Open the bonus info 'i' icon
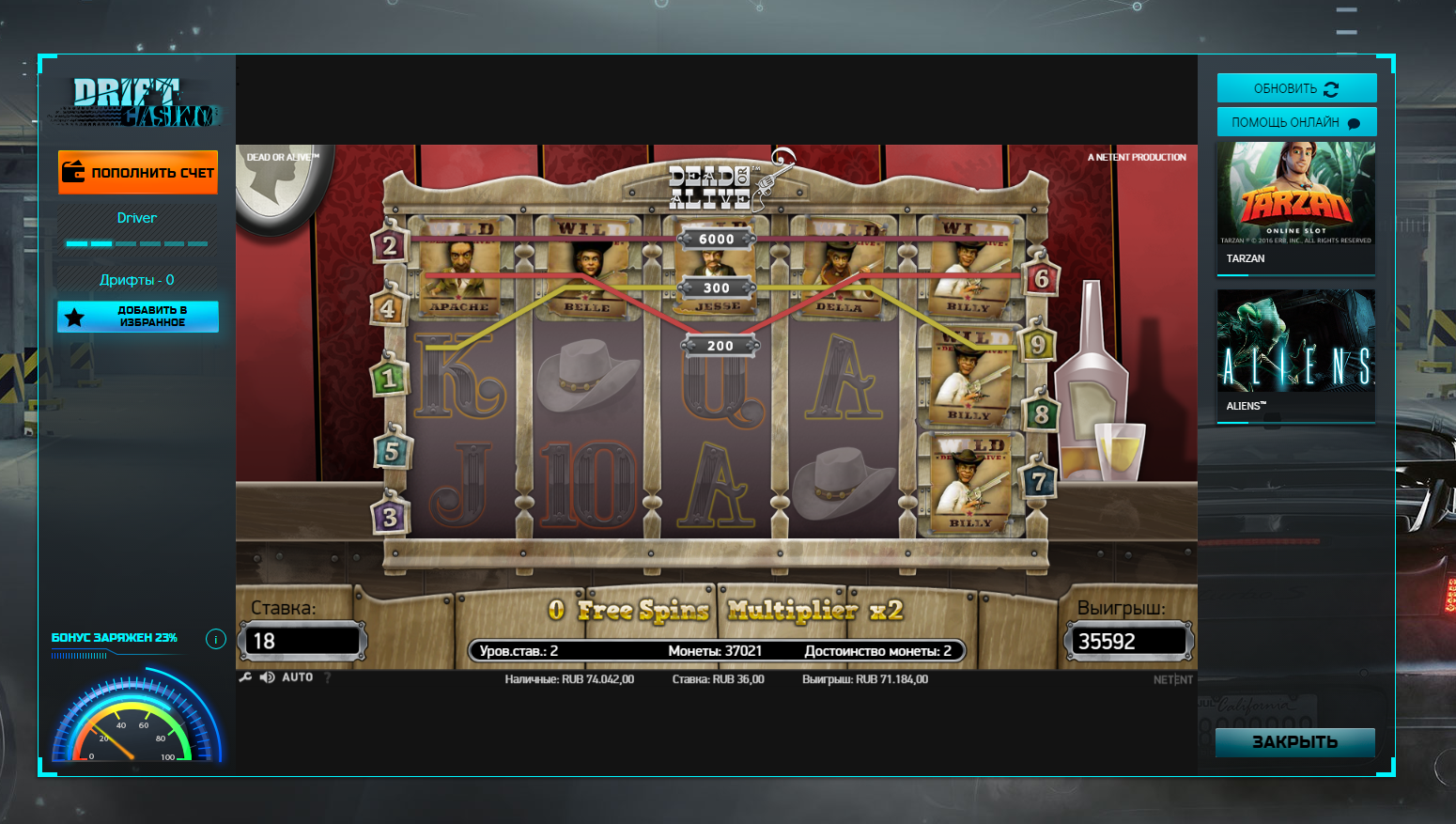The image size is (1456, 824). 214,639
